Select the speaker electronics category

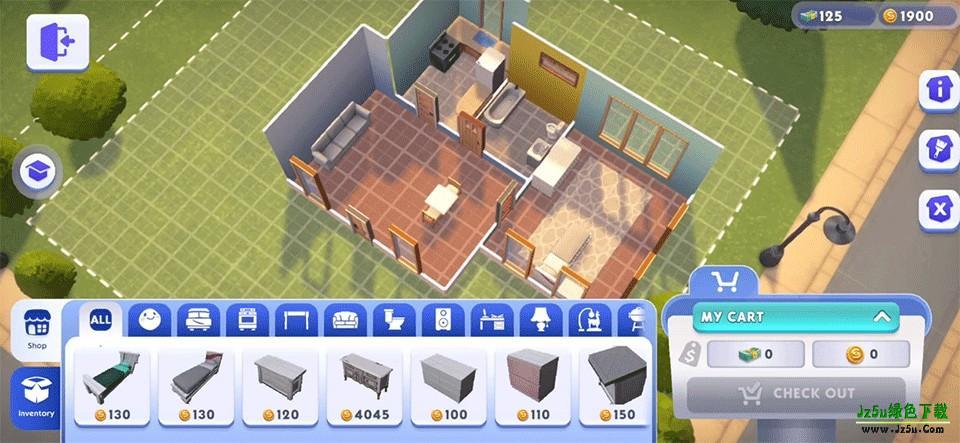tap(442, 320)
